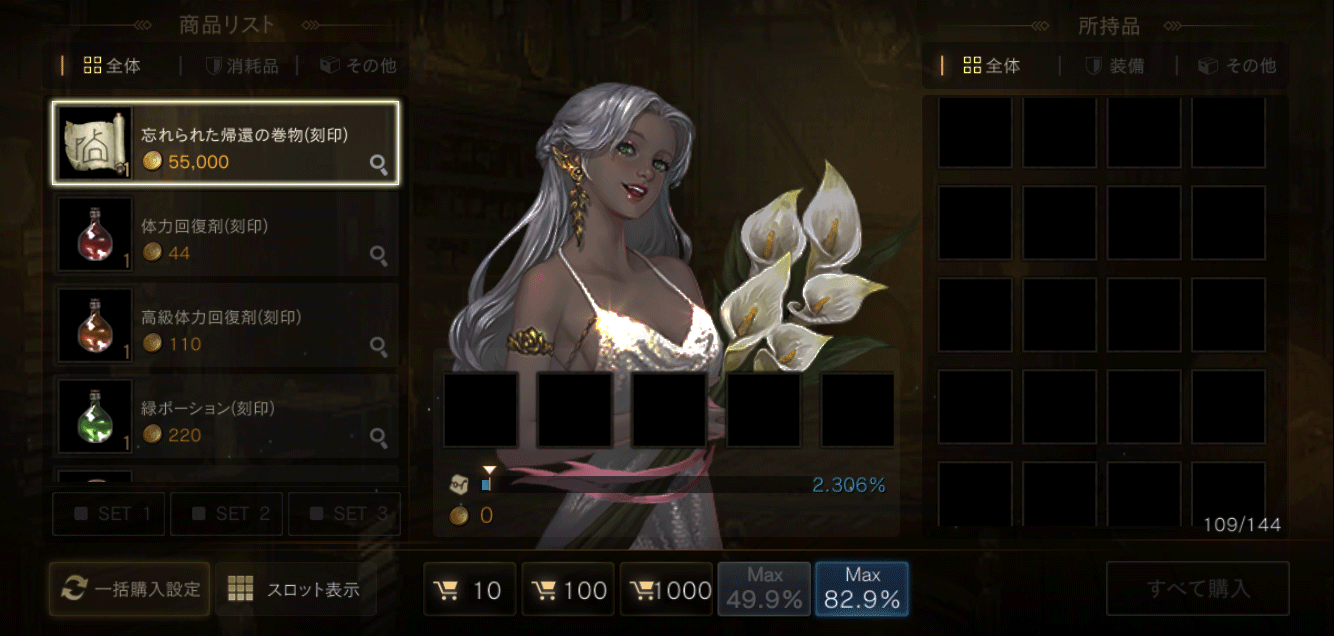Add 10 to the cart quantity
The image size is (1334, 636).
(x=470, y=590)
